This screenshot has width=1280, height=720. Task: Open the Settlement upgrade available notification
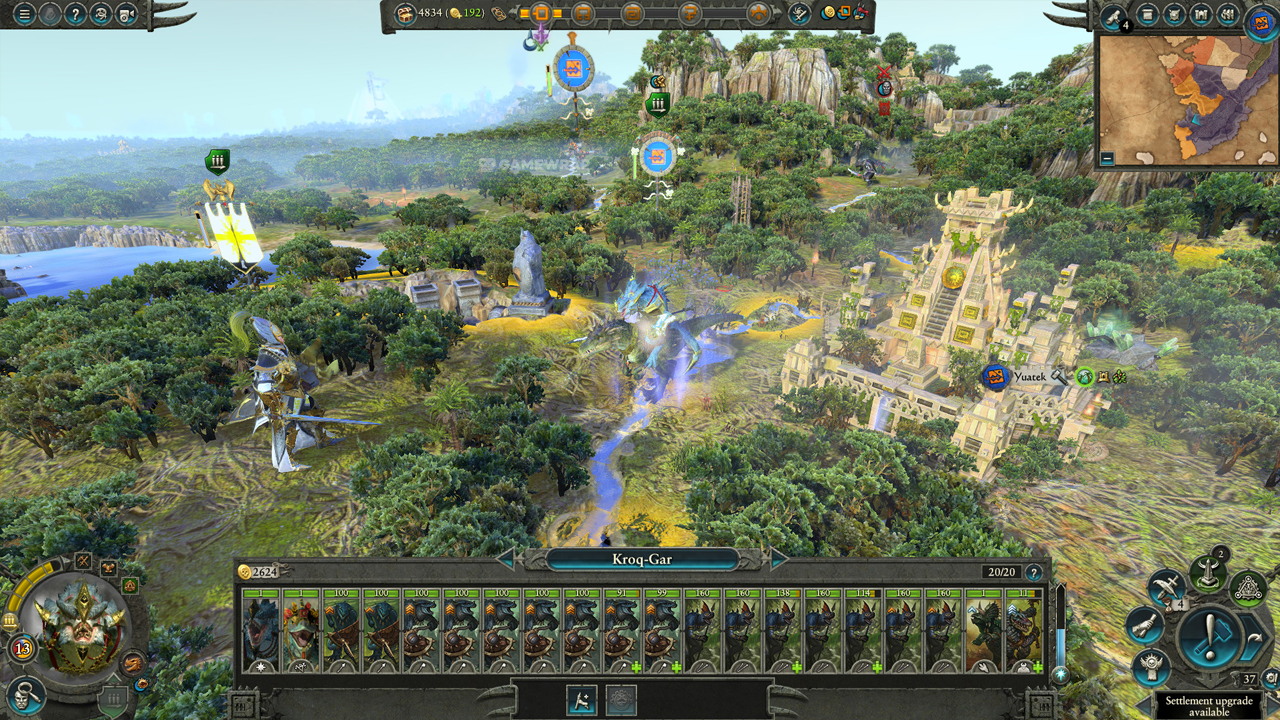click(1208, 706)
